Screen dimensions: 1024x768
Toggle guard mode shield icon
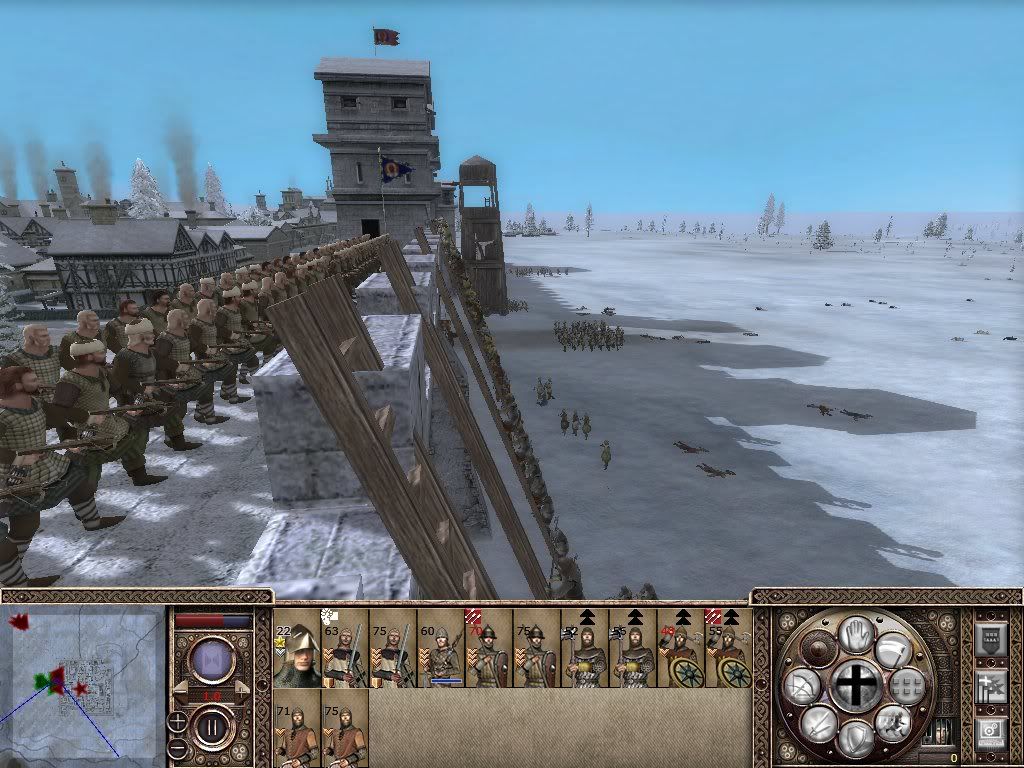[x=855, y=738]
